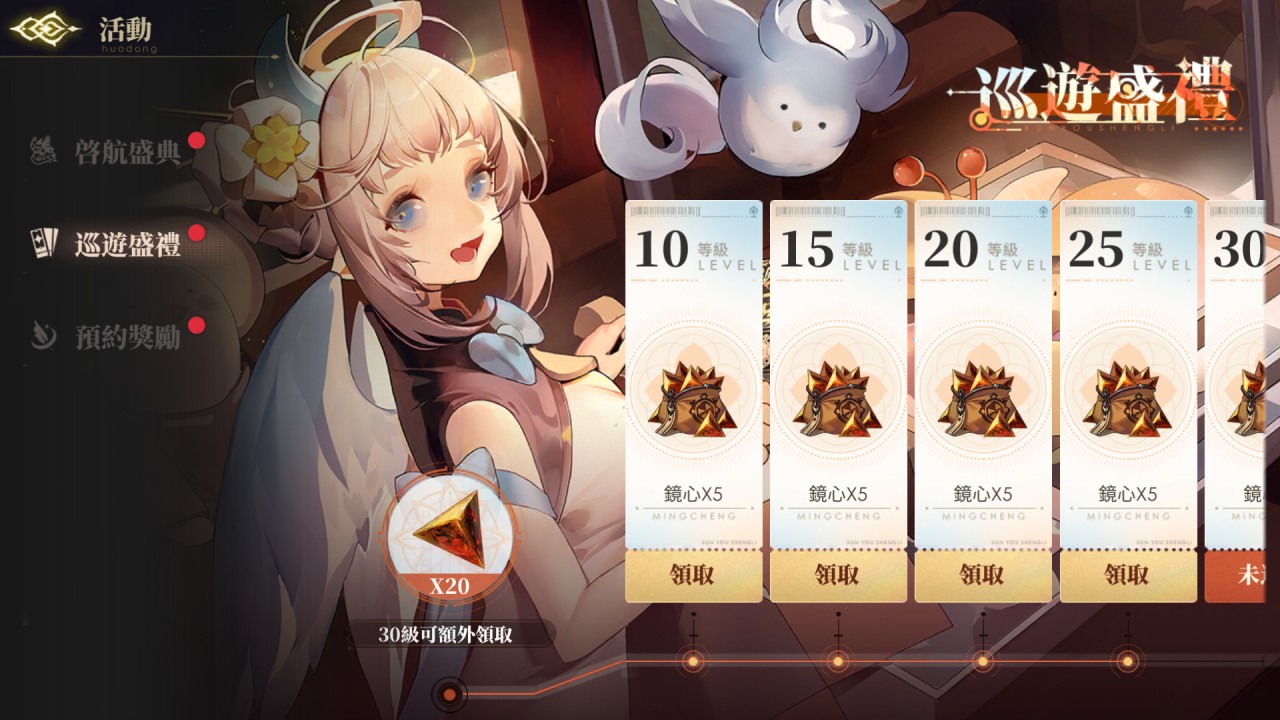Viewport: 1280px width, 720px height.
Task: Select the 鏡心 pouch icon on the level 10 card
Action: pyautogui.click(x=691, y=400)
